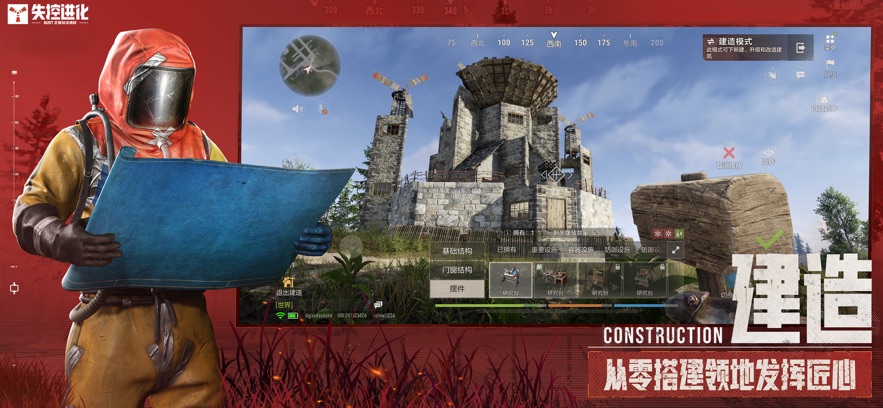Open the flag marker icon
Image resolution: width=883 pixels, height=408 pixels.
(830, 66)
